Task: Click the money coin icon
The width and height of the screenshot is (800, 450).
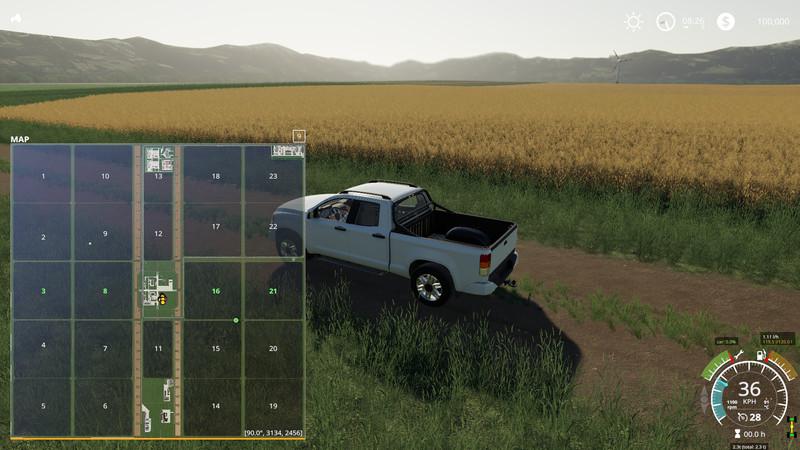Action: pyautogui.click(x=726, y=21)
